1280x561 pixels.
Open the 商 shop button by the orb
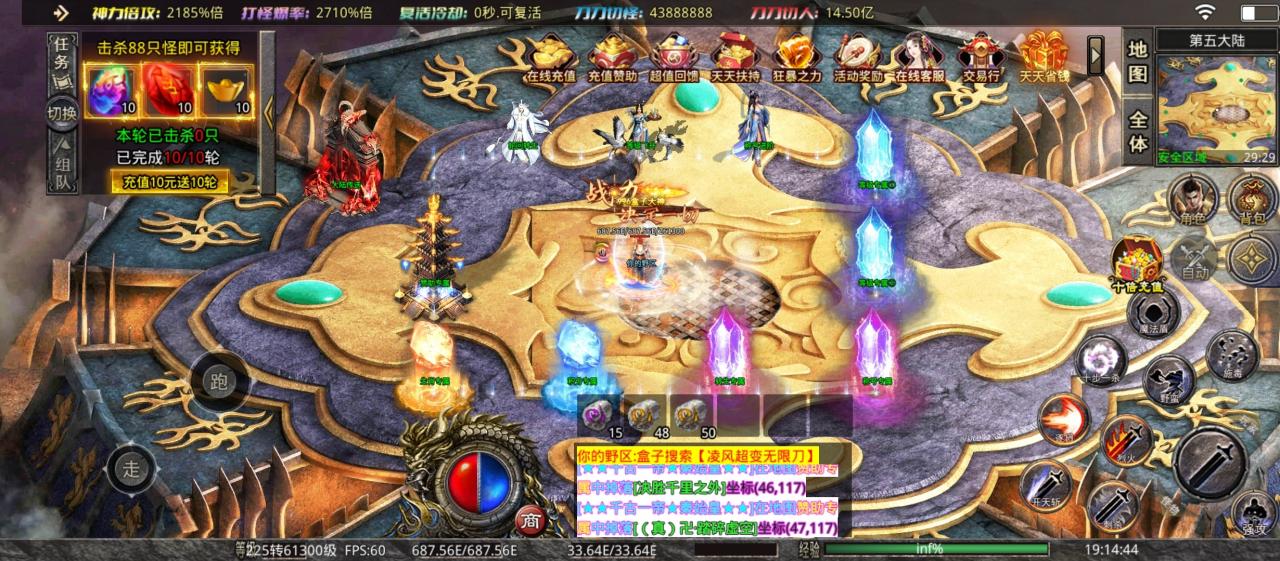coord(528,520)
